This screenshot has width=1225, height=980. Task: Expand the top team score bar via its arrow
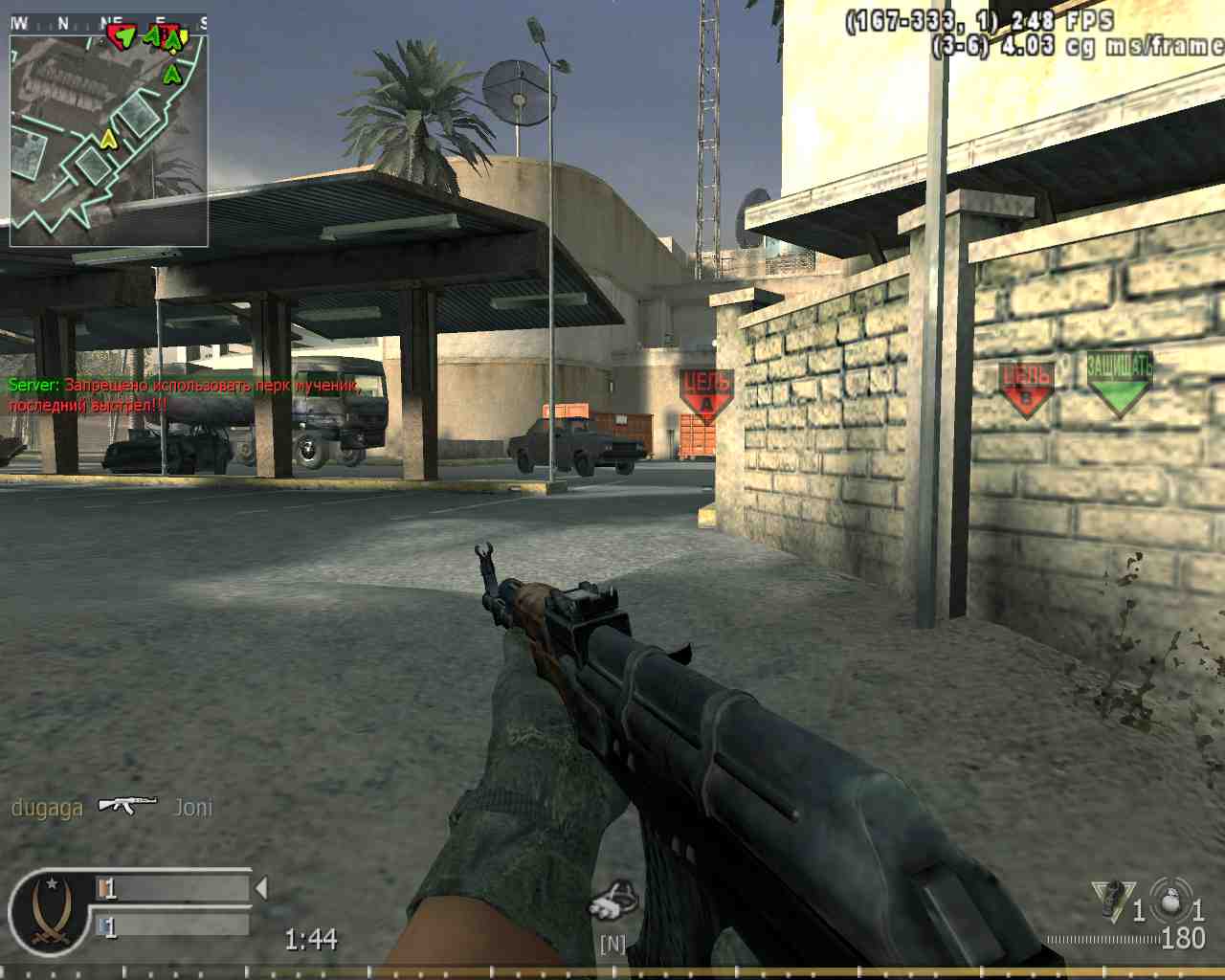[261, 888]
